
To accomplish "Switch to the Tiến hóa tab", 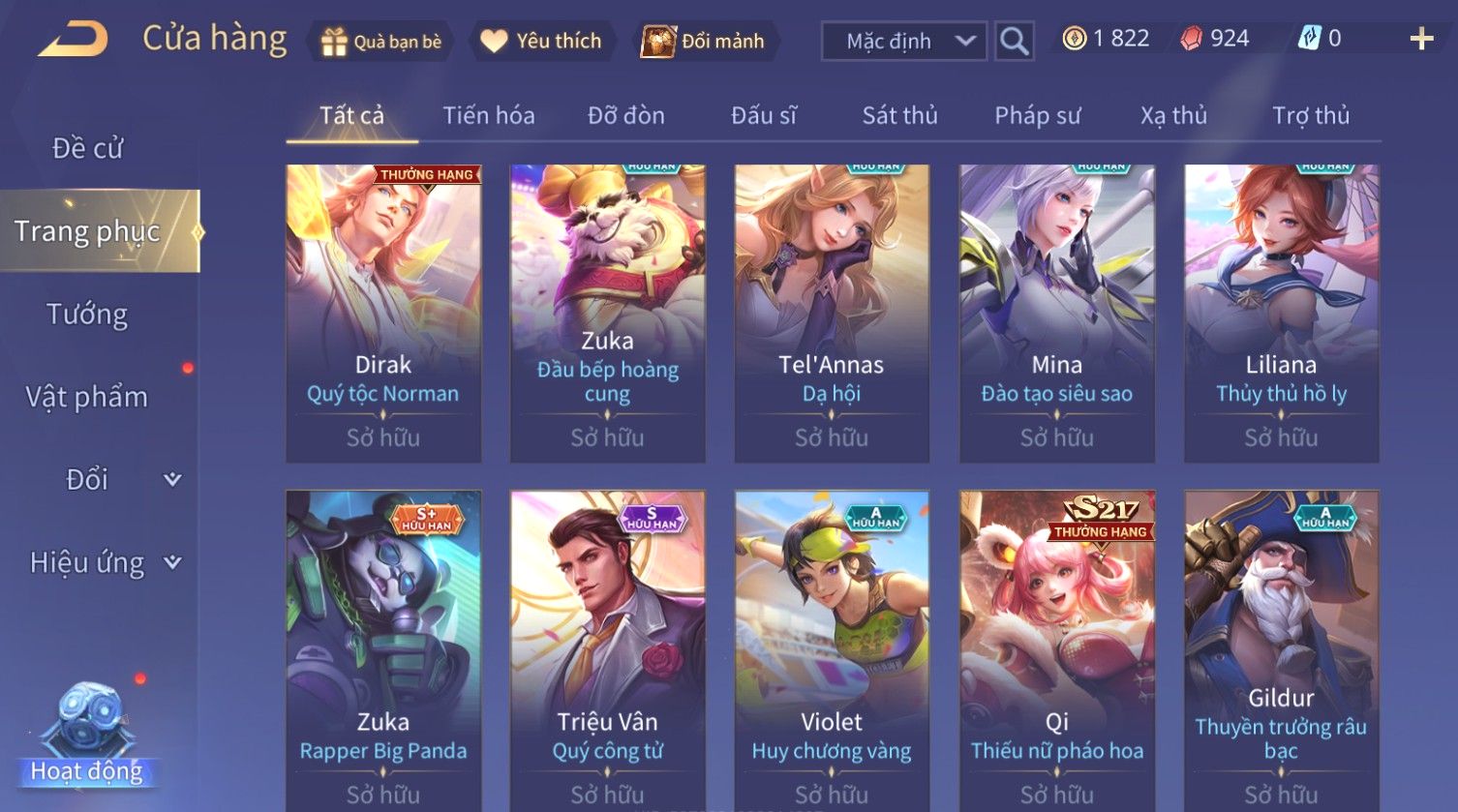I will pyautogui.click(x=488, y=116).
